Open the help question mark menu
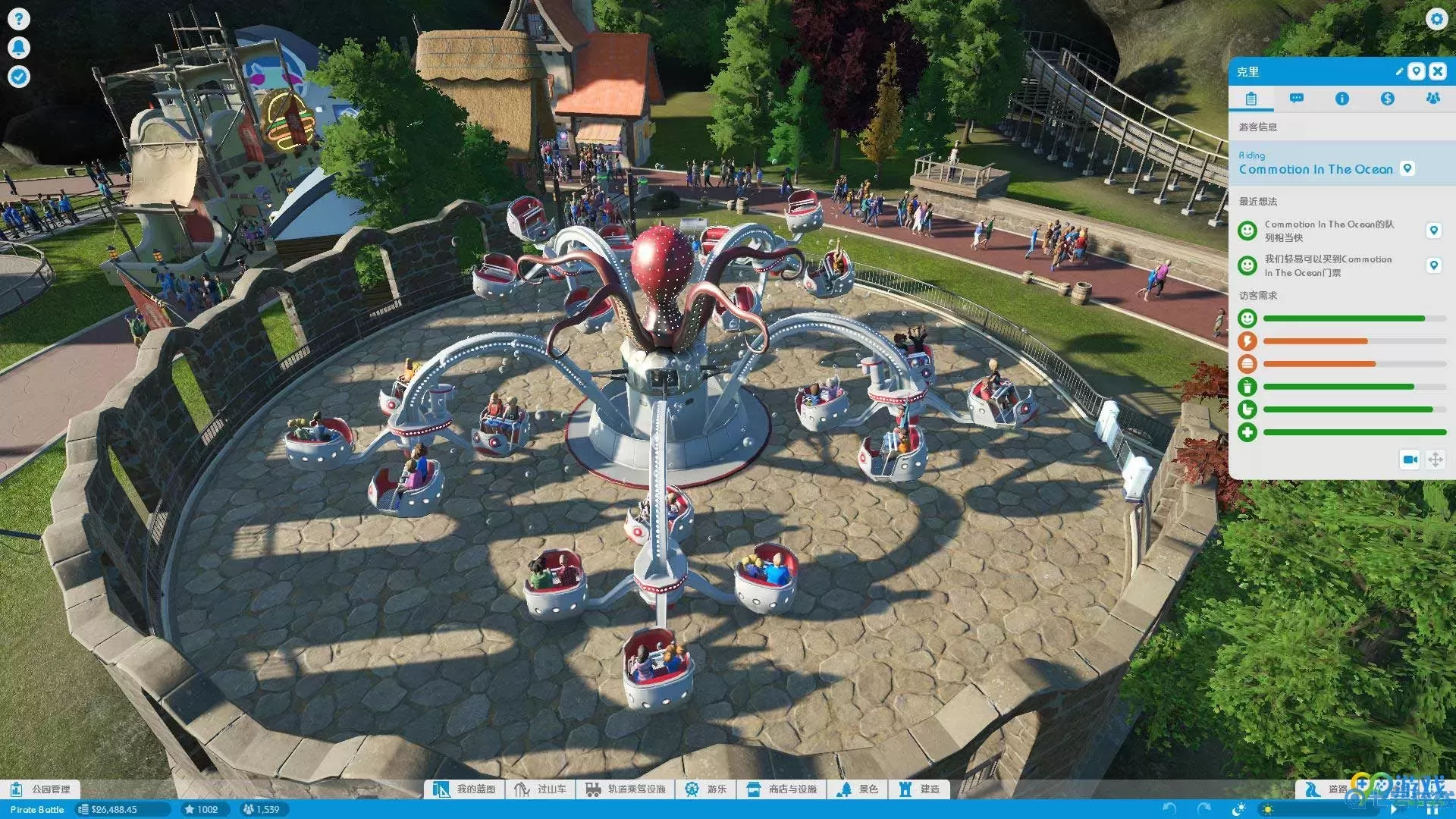This screenshot has width=1456, height=819. (19, 19)
